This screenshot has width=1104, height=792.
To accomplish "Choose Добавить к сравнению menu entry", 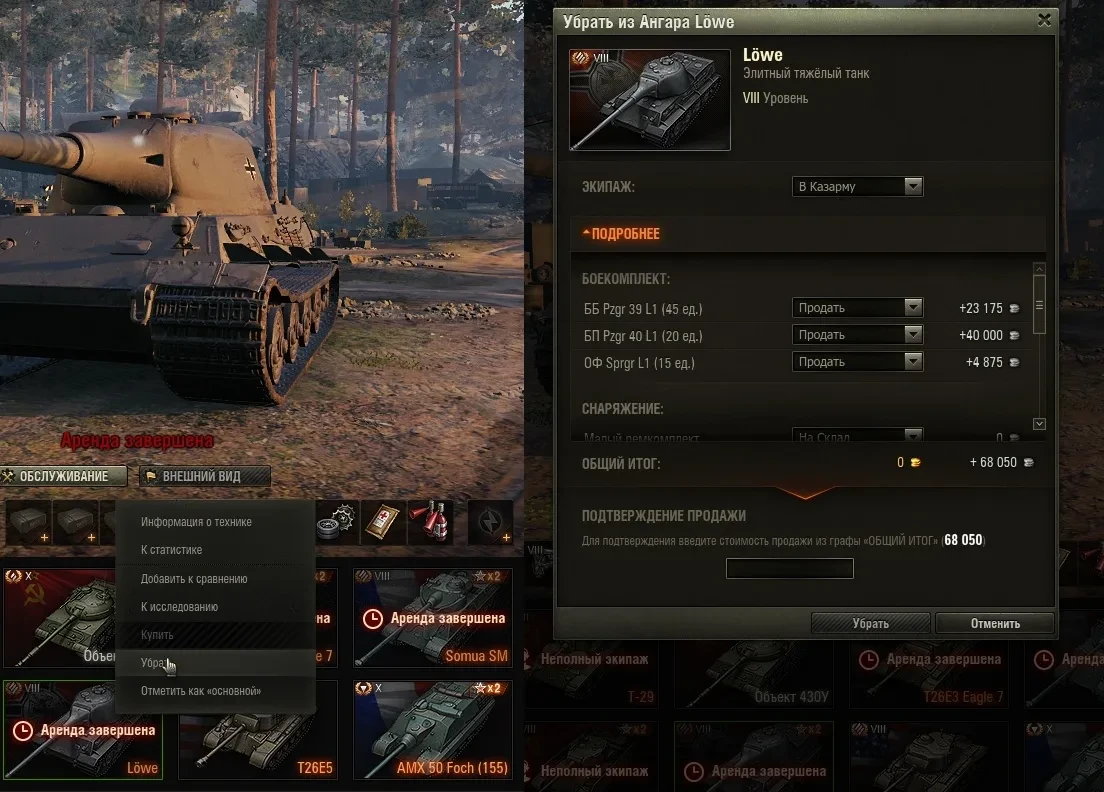I will click(x=194, y=579).
